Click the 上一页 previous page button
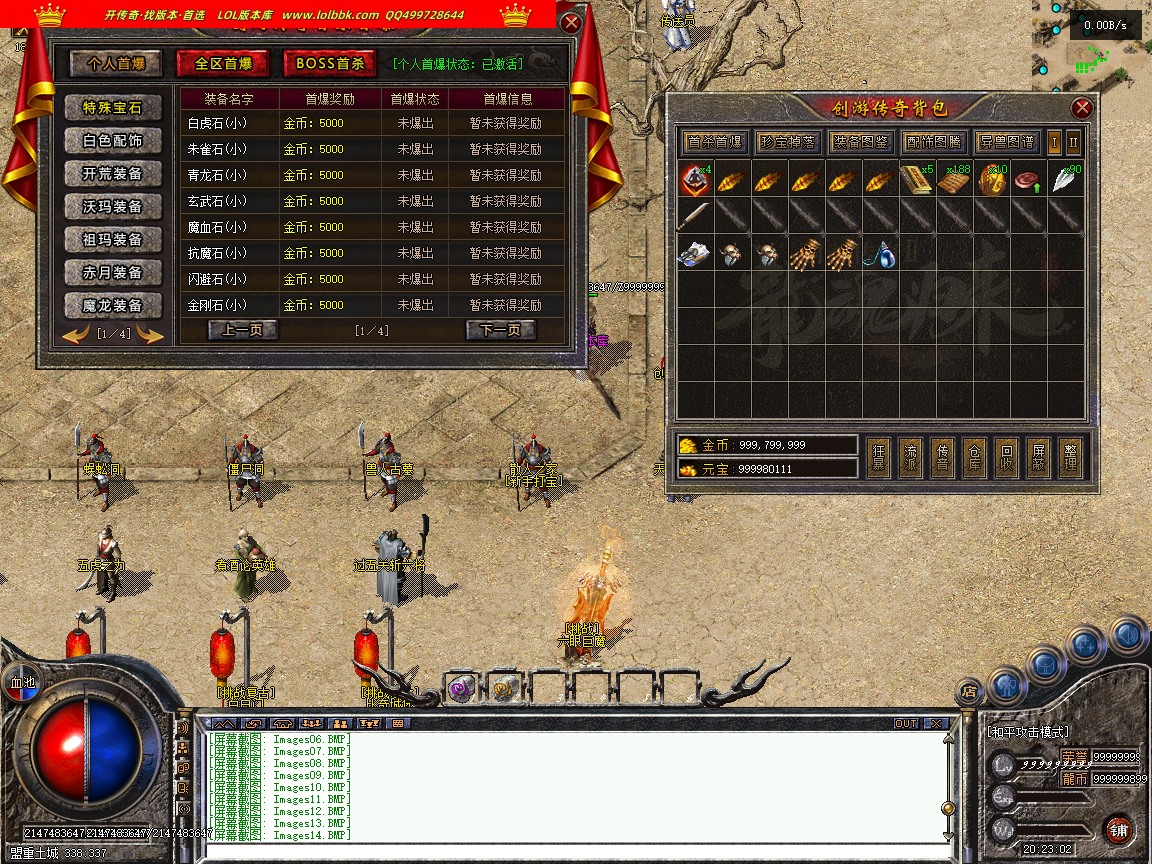Screen dimensions: 1152x864 pos(243,330)
